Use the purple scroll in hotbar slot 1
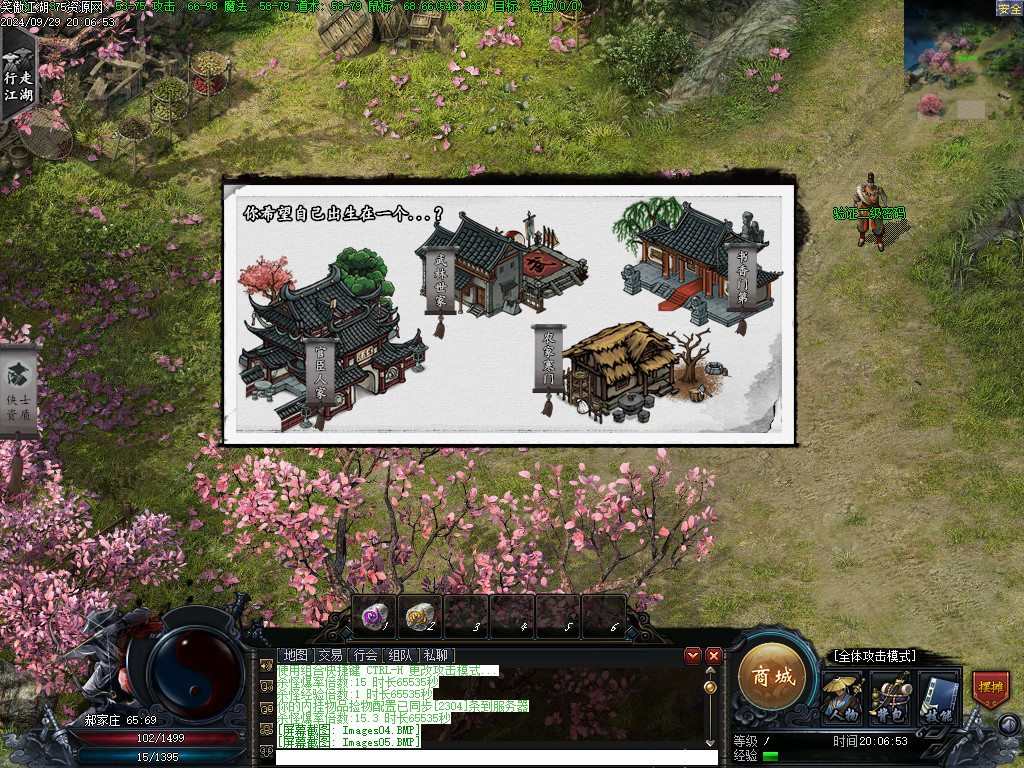1024x768 pixels. 374,616
